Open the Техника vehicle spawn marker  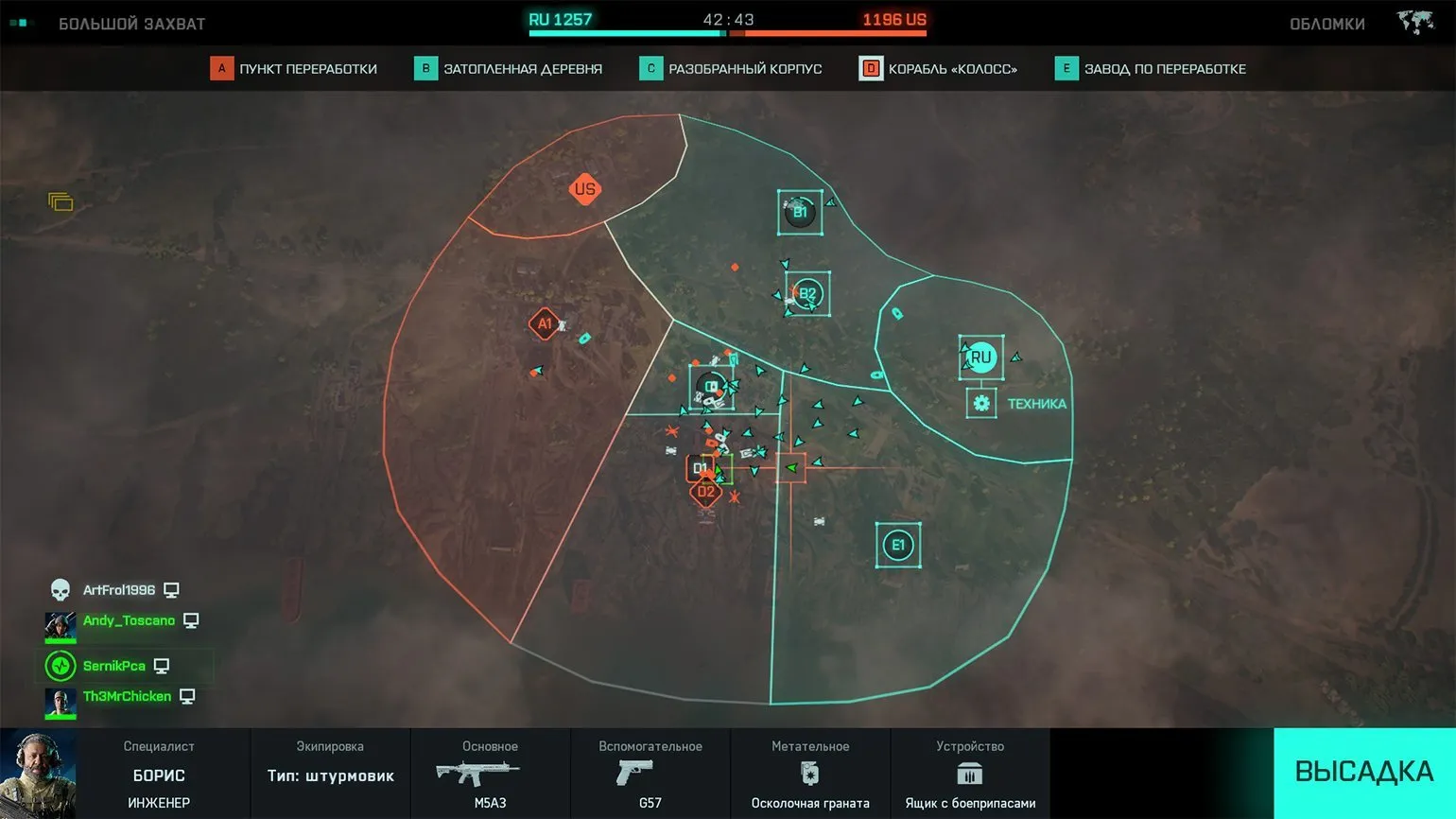[981, 404]
